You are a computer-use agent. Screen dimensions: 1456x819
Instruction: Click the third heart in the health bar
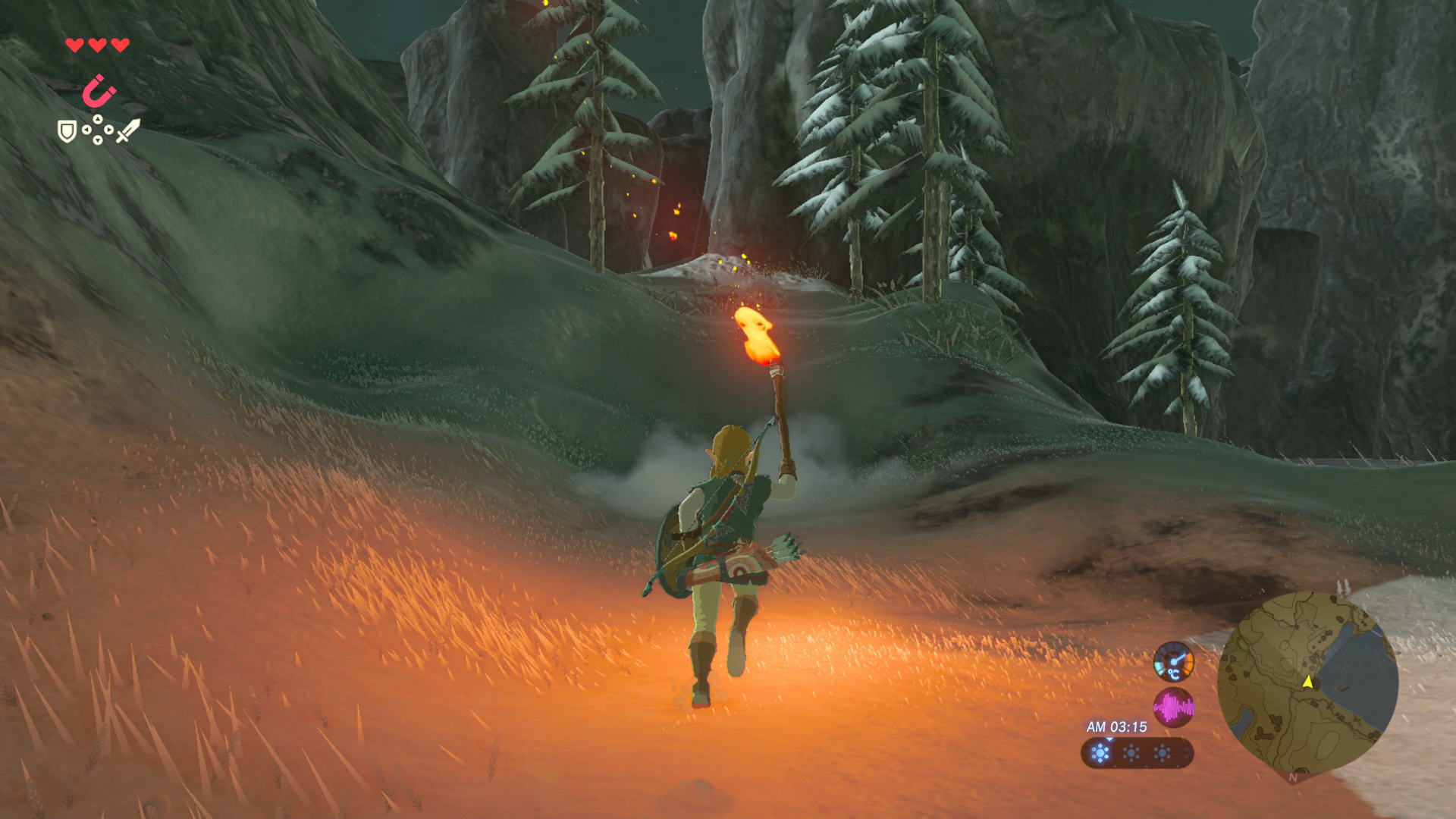(119, 45)
